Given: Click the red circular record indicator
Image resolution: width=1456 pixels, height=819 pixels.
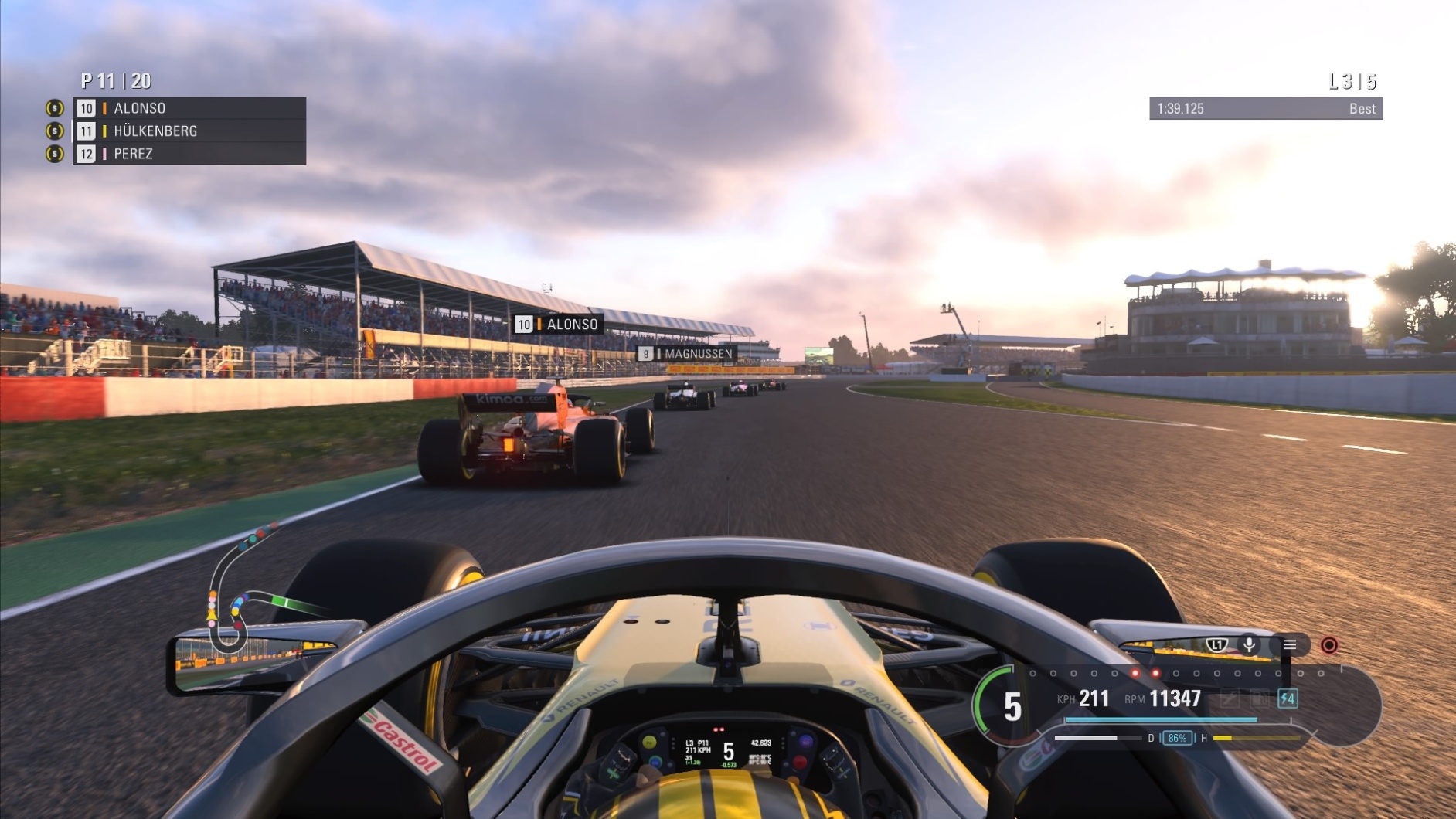Looking at the screenshot, I should pos(1329,645).
